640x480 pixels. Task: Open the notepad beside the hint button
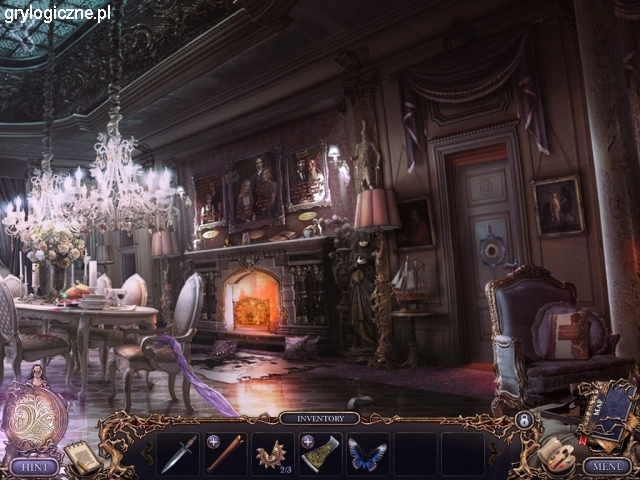point(83,456)
